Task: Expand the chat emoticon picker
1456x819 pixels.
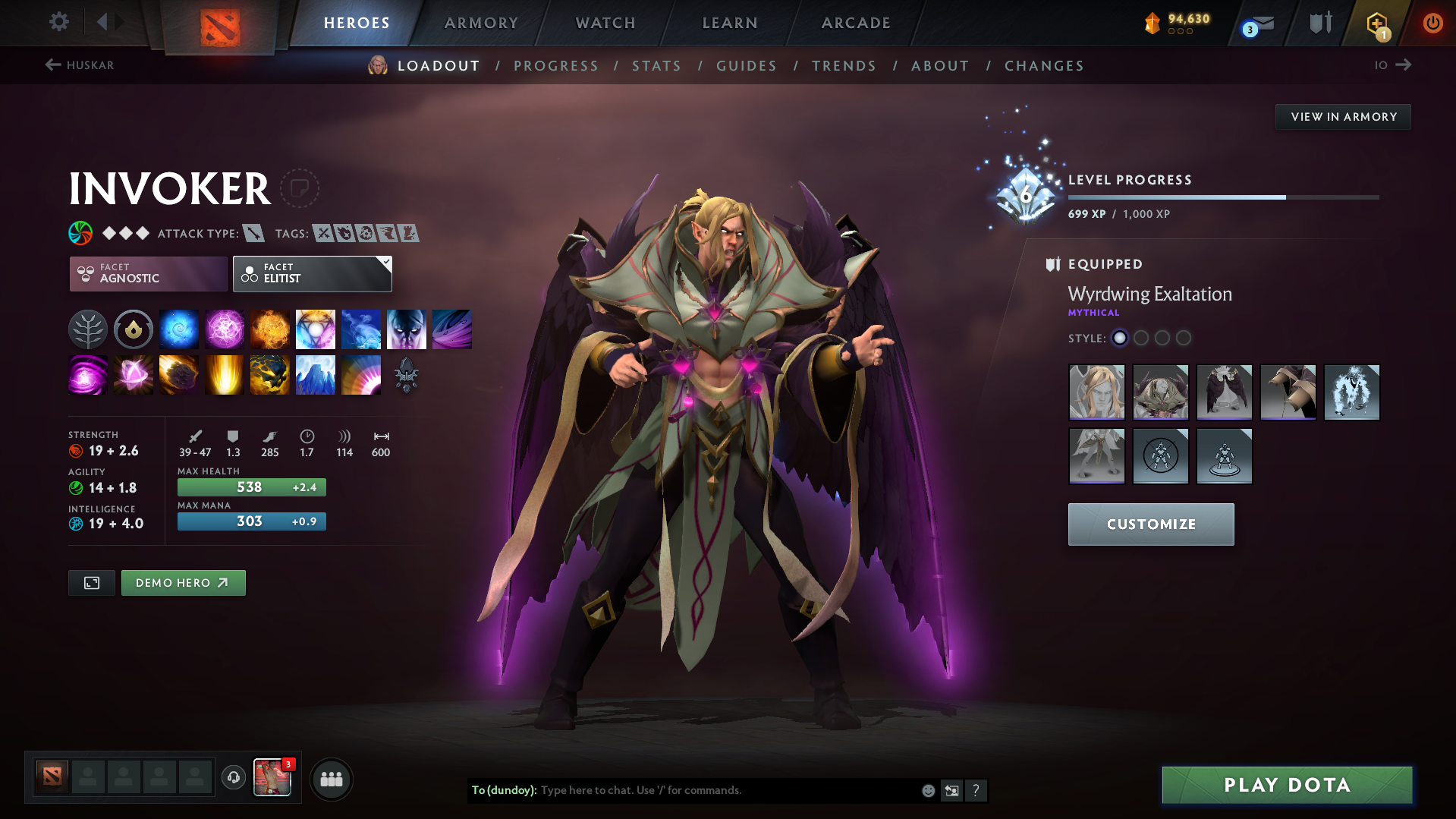Action: click(927, 790)
